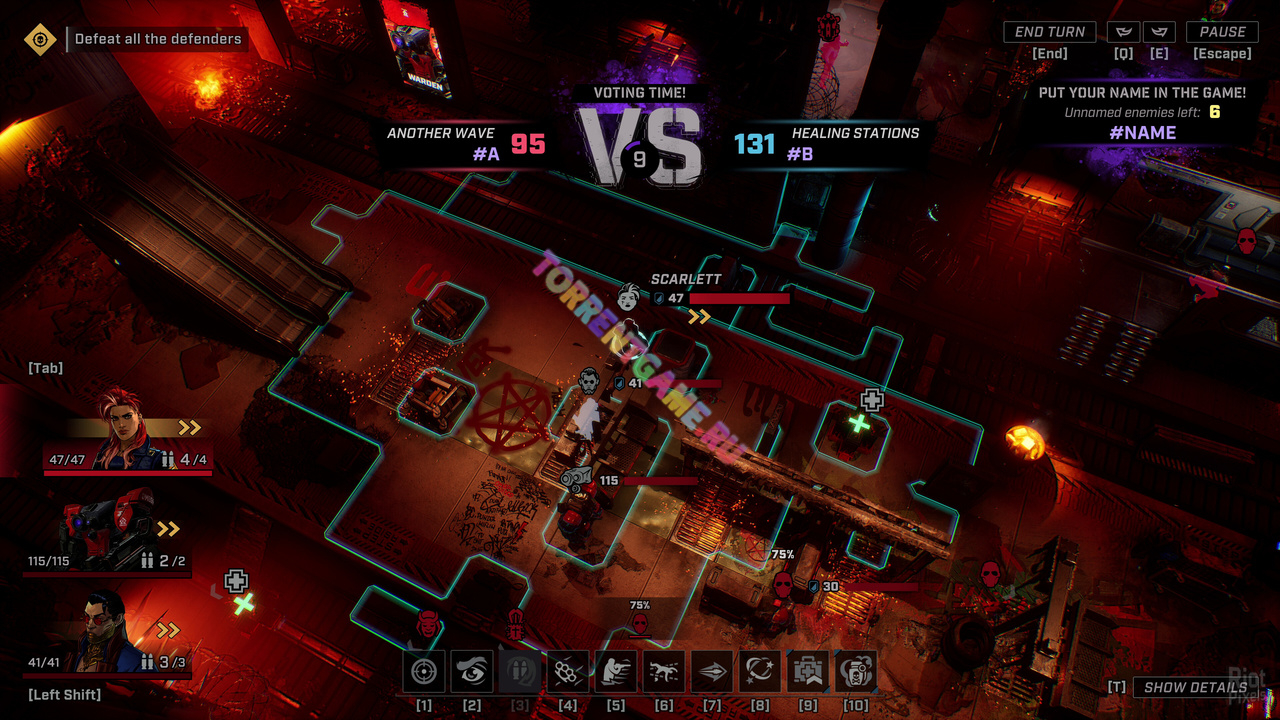Click the greyed-out reload bullets ability
1280x720 pixels.
click(520, 672)
